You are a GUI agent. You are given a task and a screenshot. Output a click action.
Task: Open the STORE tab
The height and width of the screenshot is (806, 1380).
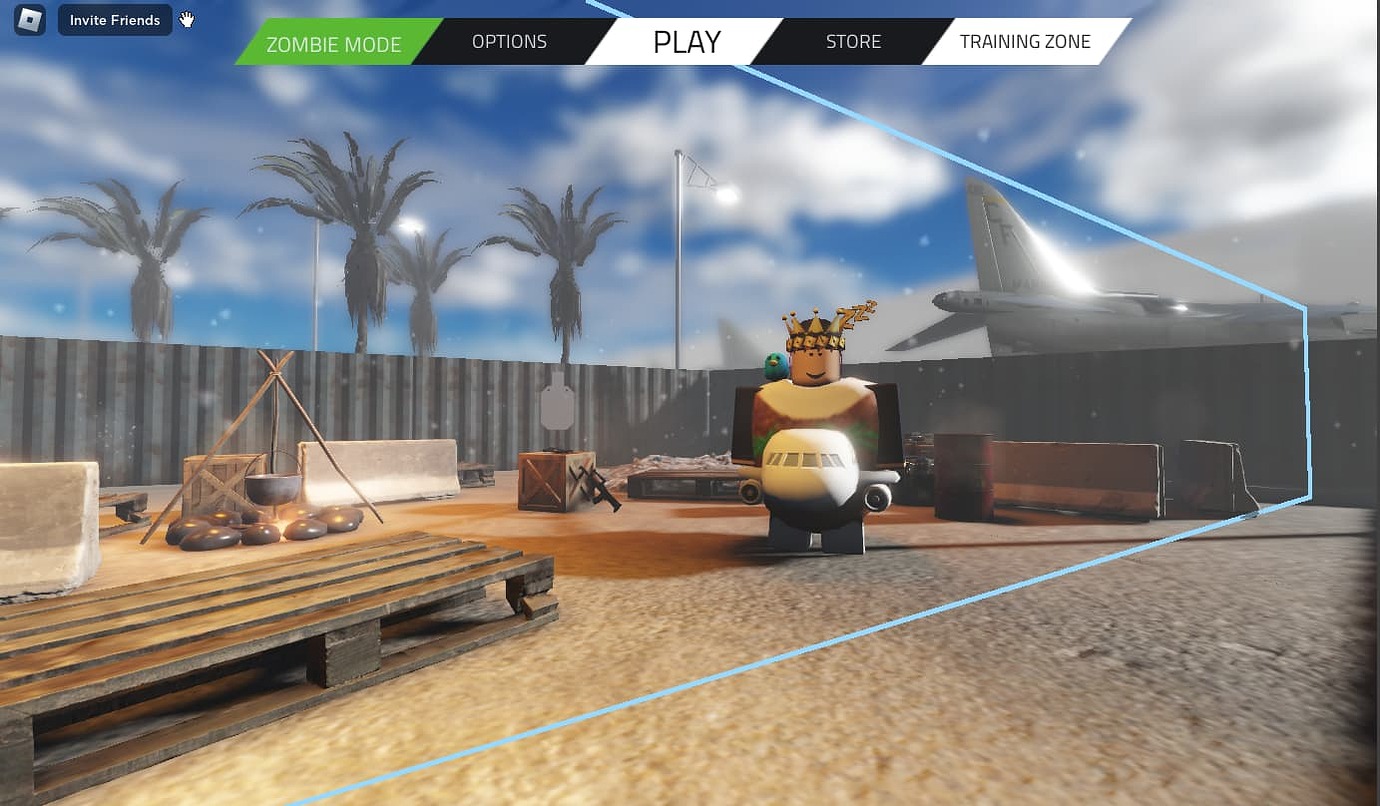click(x=853, y=41)
